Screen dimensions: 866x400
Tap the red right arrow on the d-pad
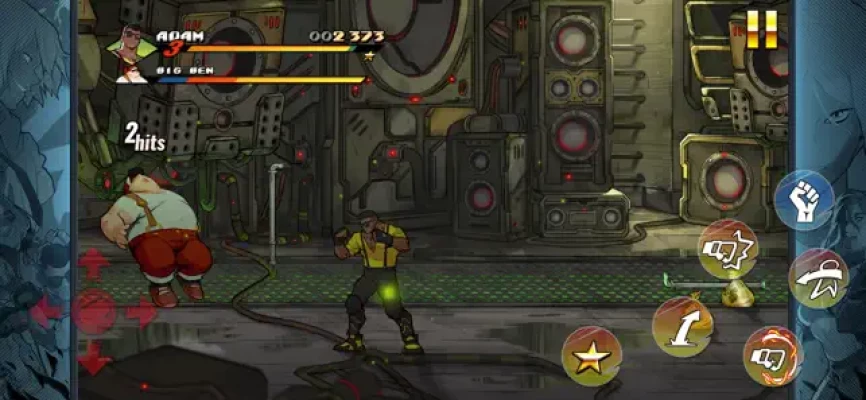click(141, 312)
